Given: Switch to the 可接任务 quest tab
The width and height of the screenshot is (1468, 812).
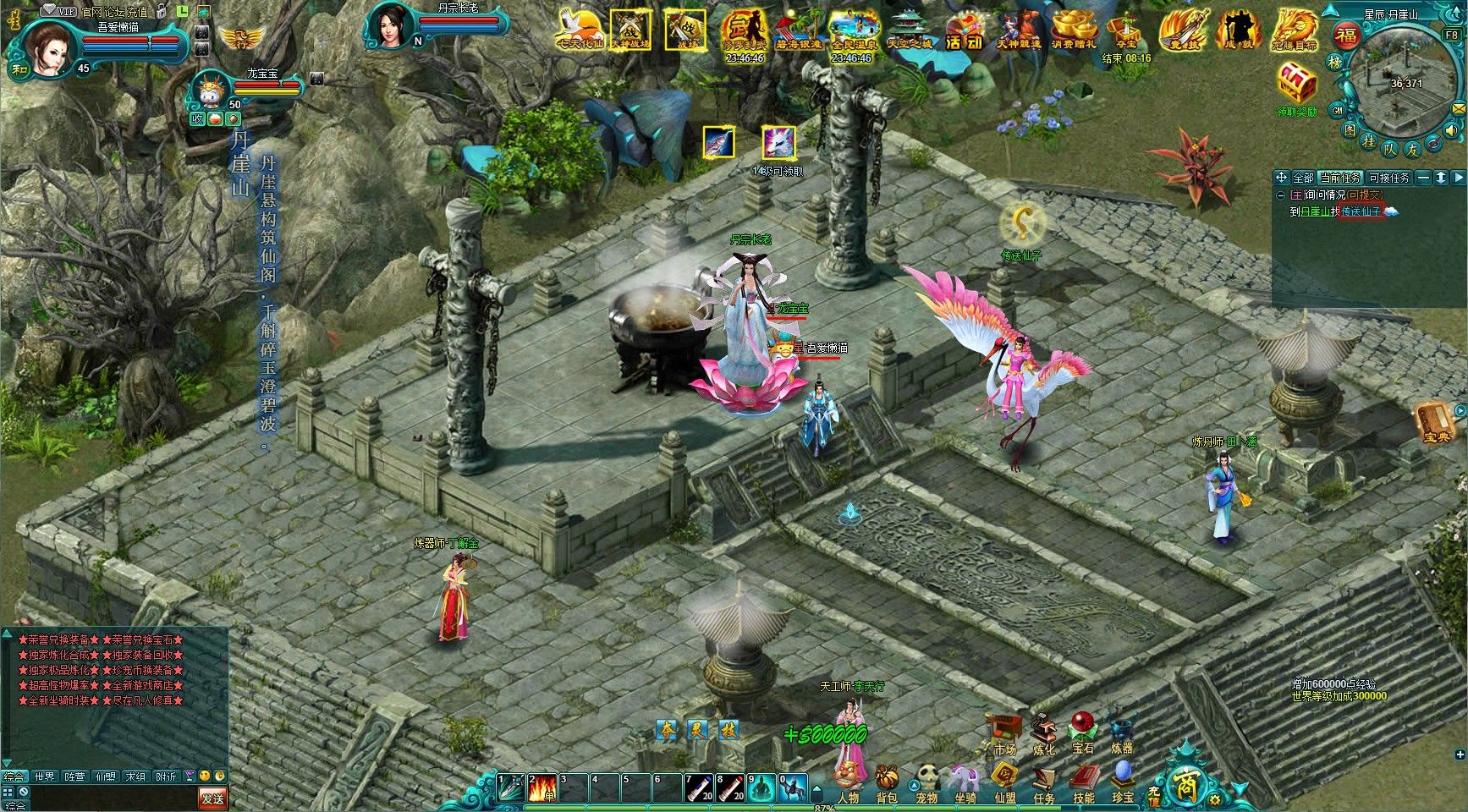Looking at the screenshot, I should point(1388,178).
